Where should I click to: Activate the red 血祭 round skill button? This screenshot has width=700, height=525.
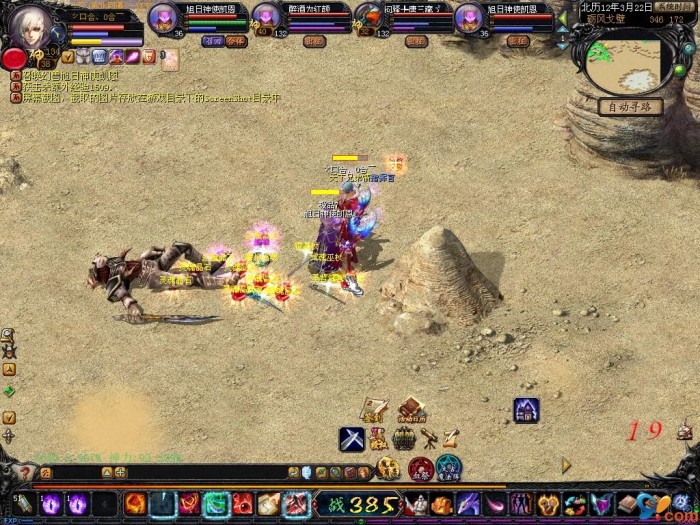(420, 468)
